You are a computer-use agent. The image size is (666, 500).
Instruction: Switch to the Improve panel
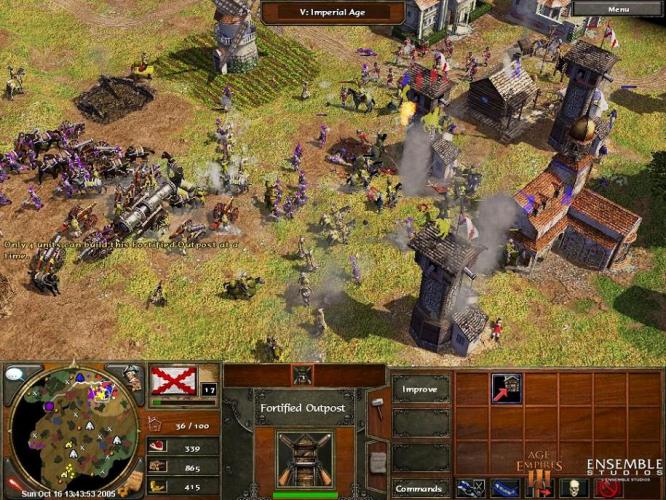coord(420,389)
